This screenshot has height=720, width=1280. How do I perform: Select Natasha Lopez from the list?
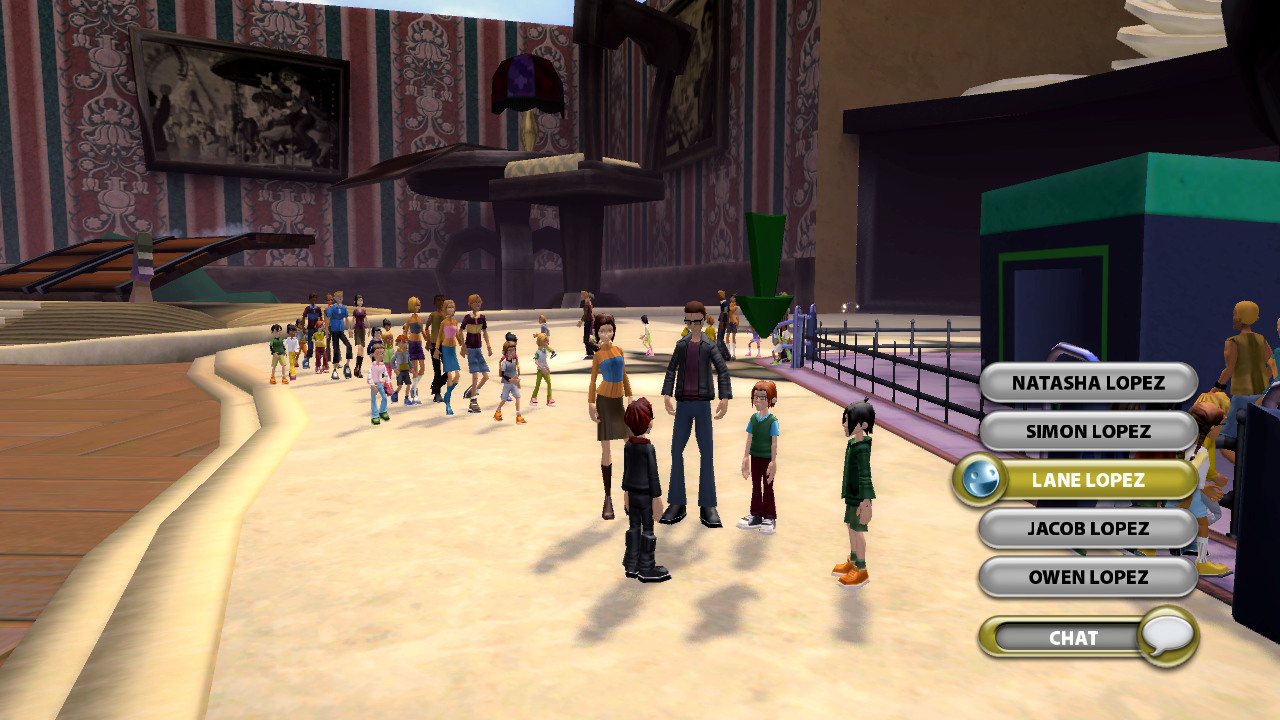[1088, 383]
